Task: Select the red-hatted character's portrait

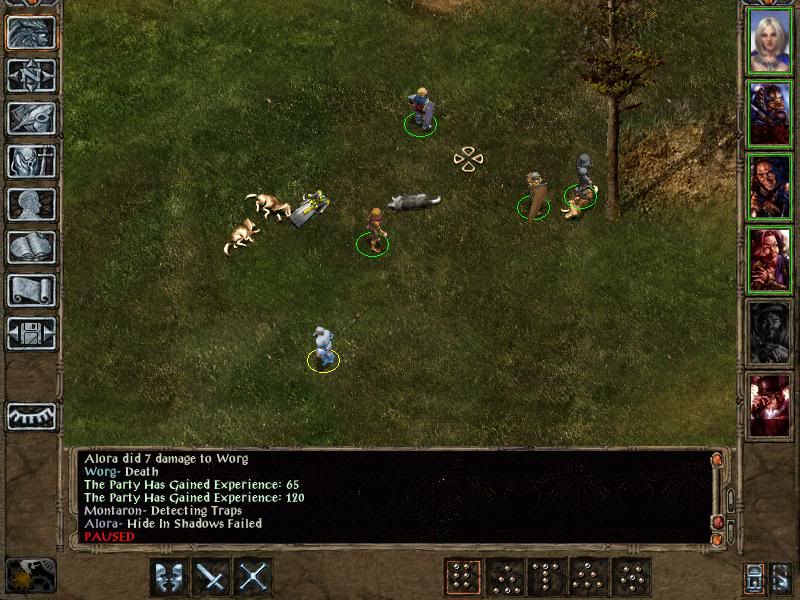Action: 769,405
